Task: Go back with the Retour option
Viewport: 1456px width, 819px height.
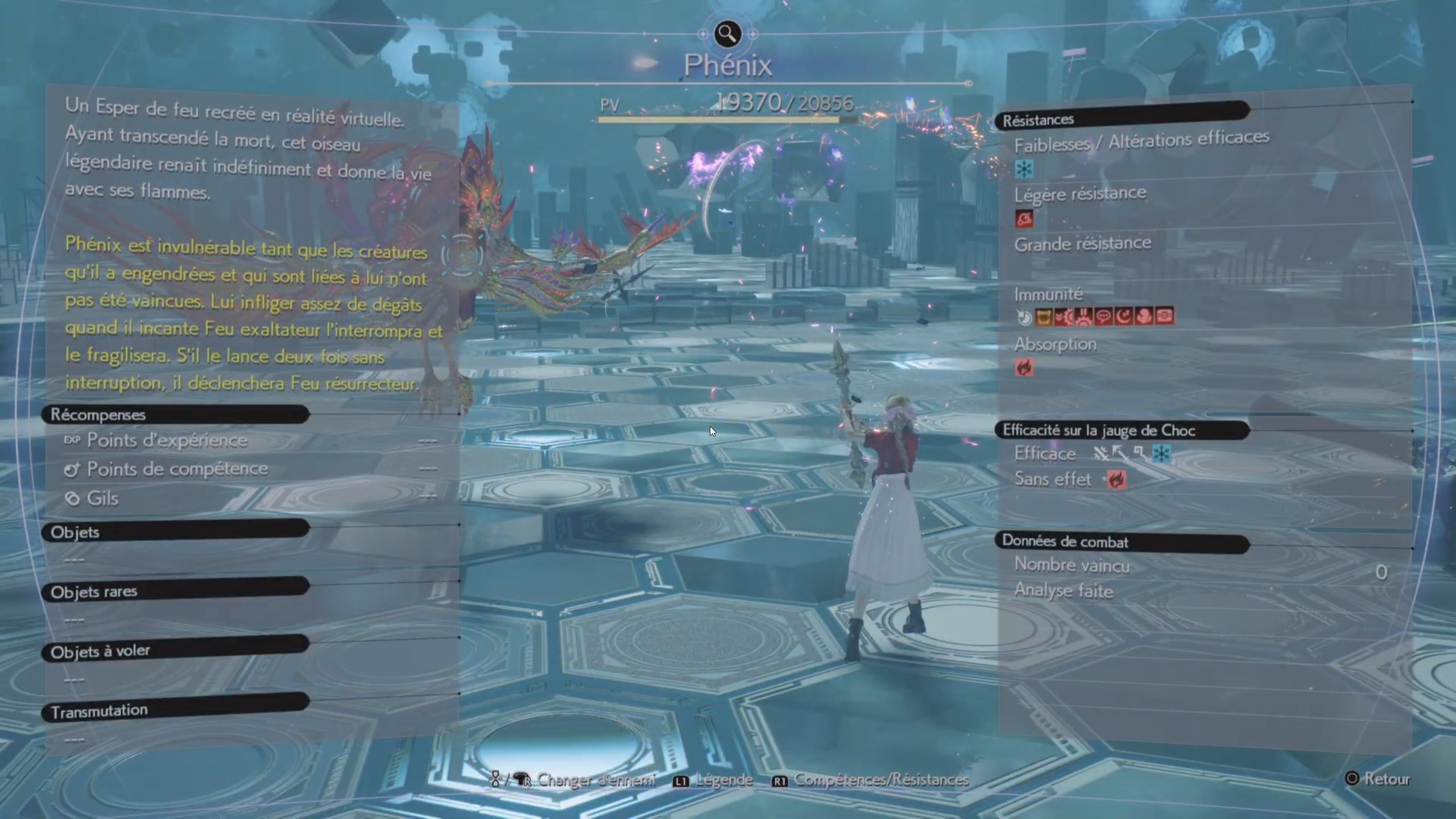Action: click(x=1378, y=779)
